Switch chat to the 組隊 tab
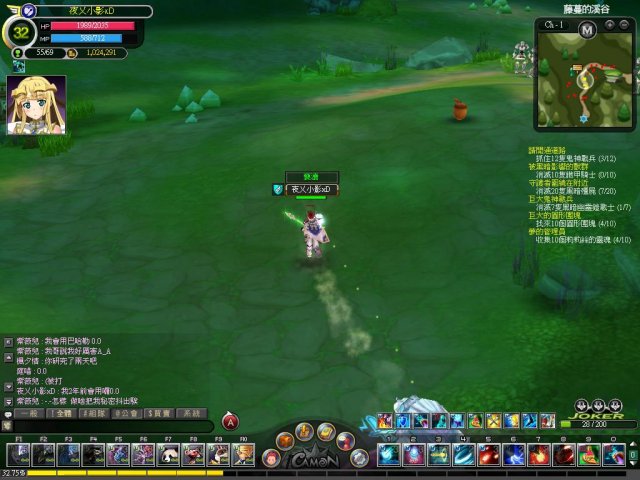Image resolution: width=640 pixels, height=480 pixels. pos(94,413)
